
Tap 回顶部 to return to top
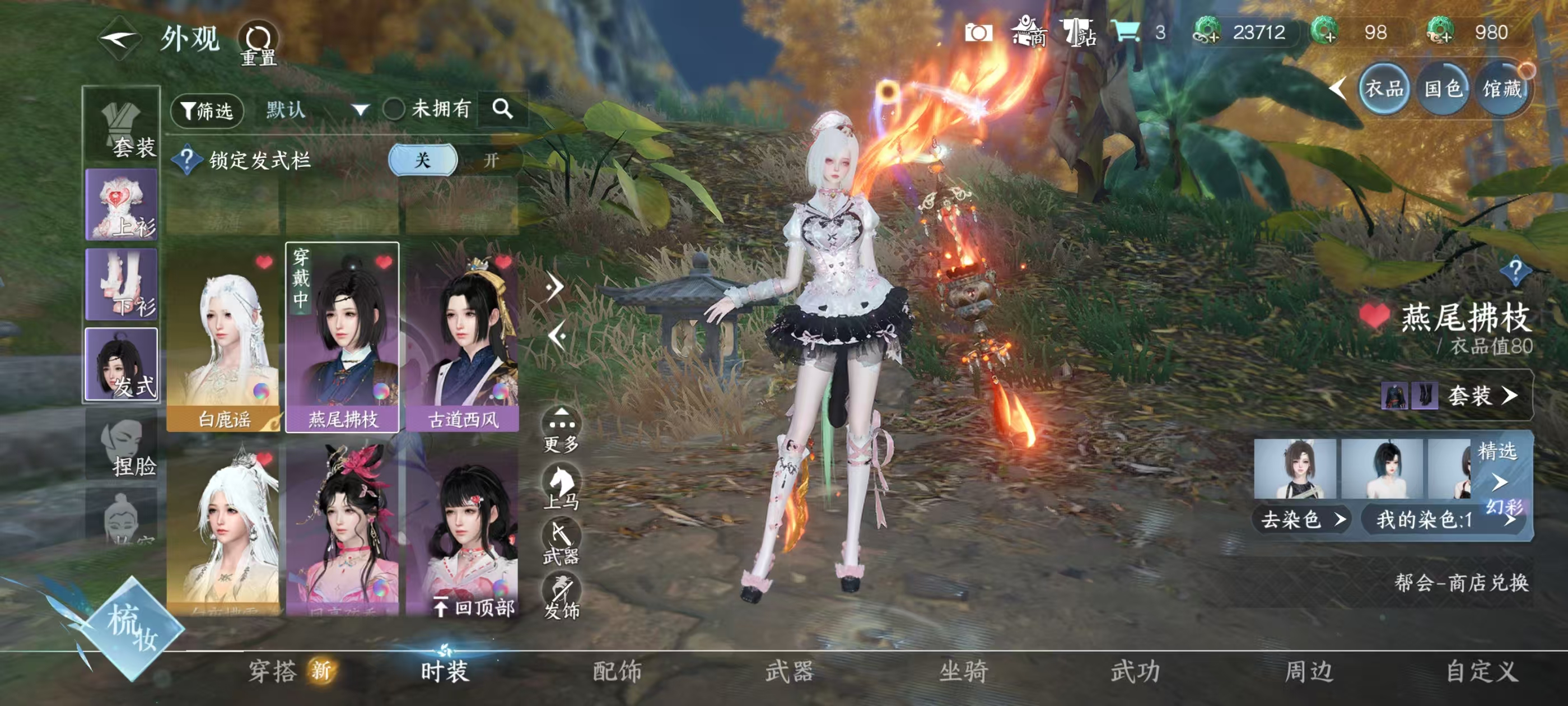pos(475,607)
